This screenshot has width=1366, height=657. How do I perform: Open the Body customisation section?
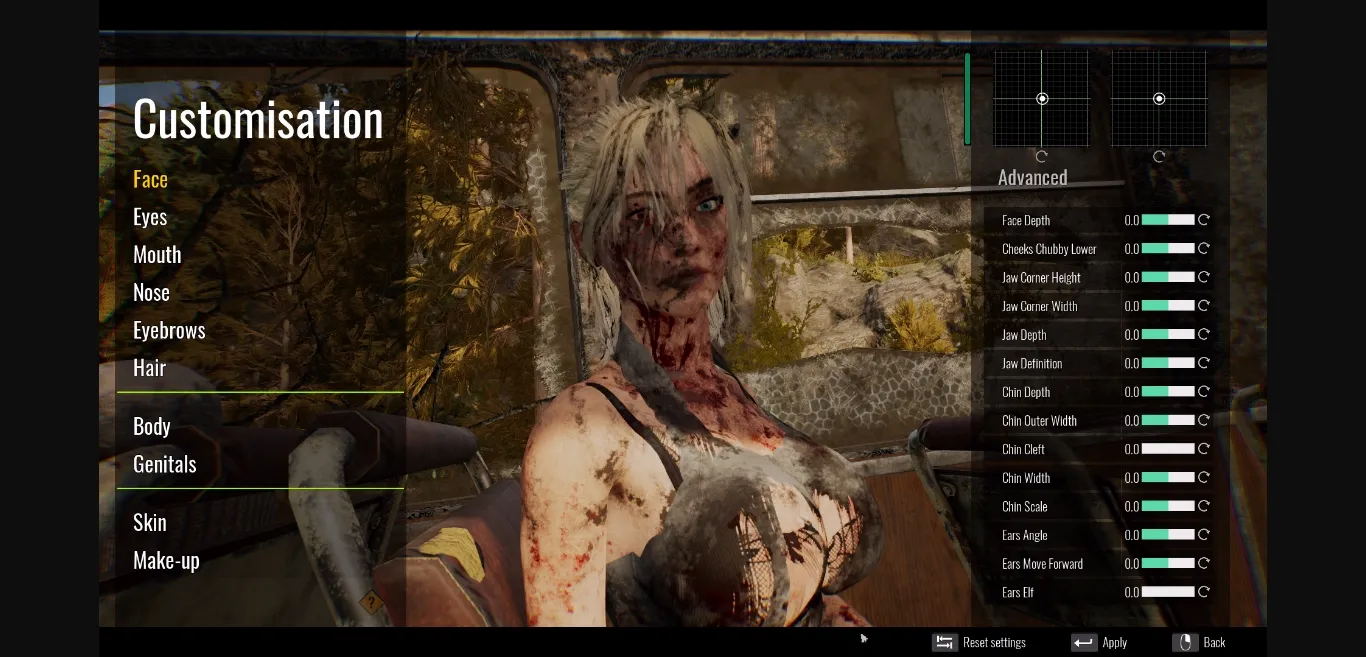point(152,427)
